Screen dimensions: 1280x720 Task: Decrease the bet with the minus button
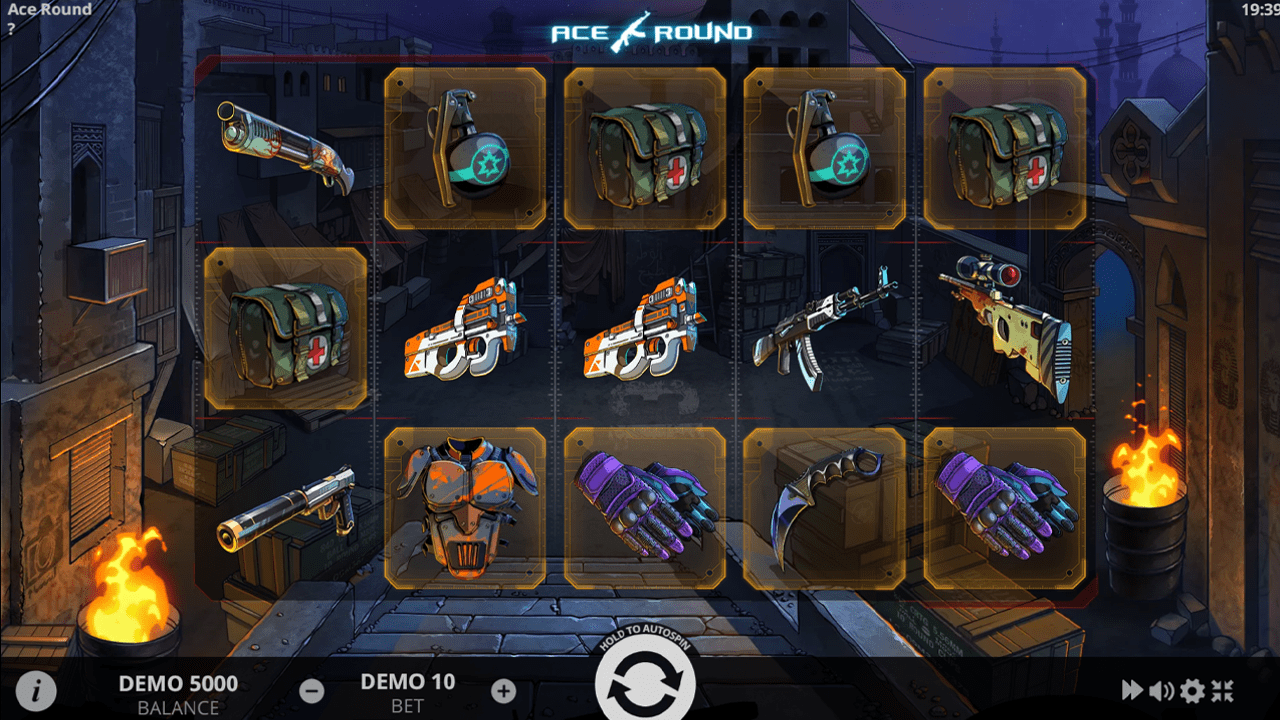click(311, 690)
